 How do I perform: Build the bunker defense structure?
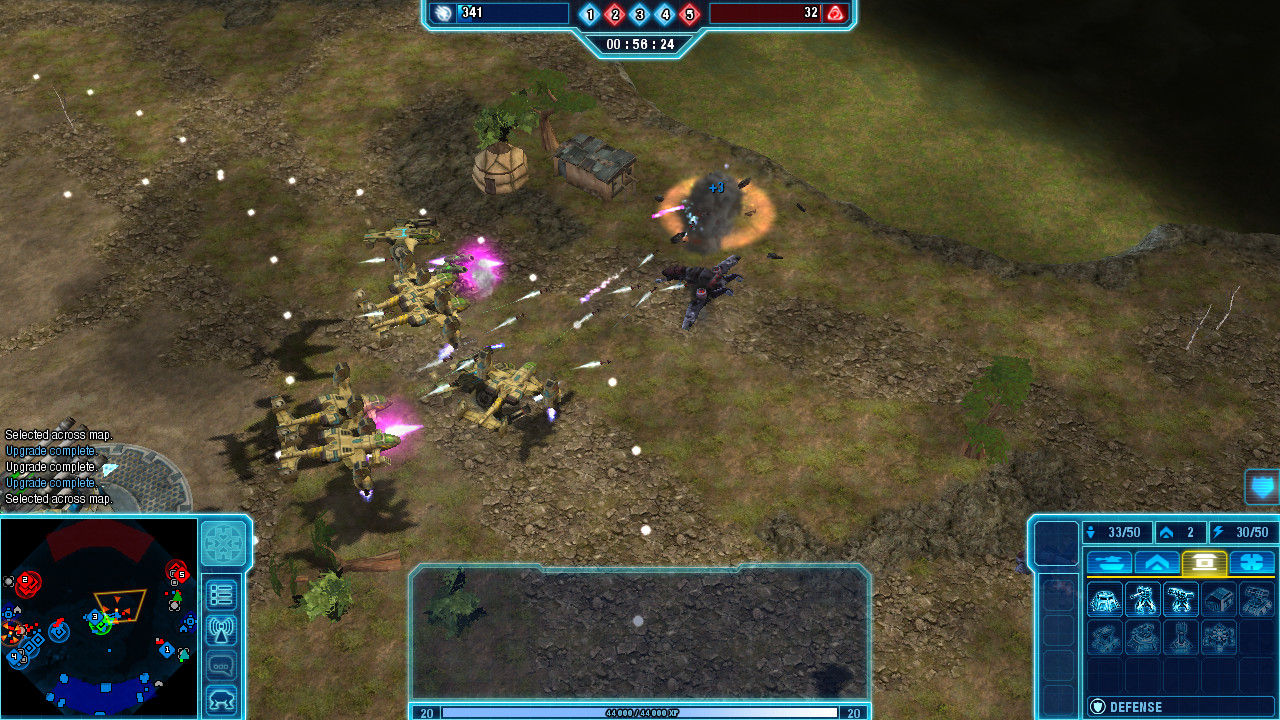[1105, 600]
